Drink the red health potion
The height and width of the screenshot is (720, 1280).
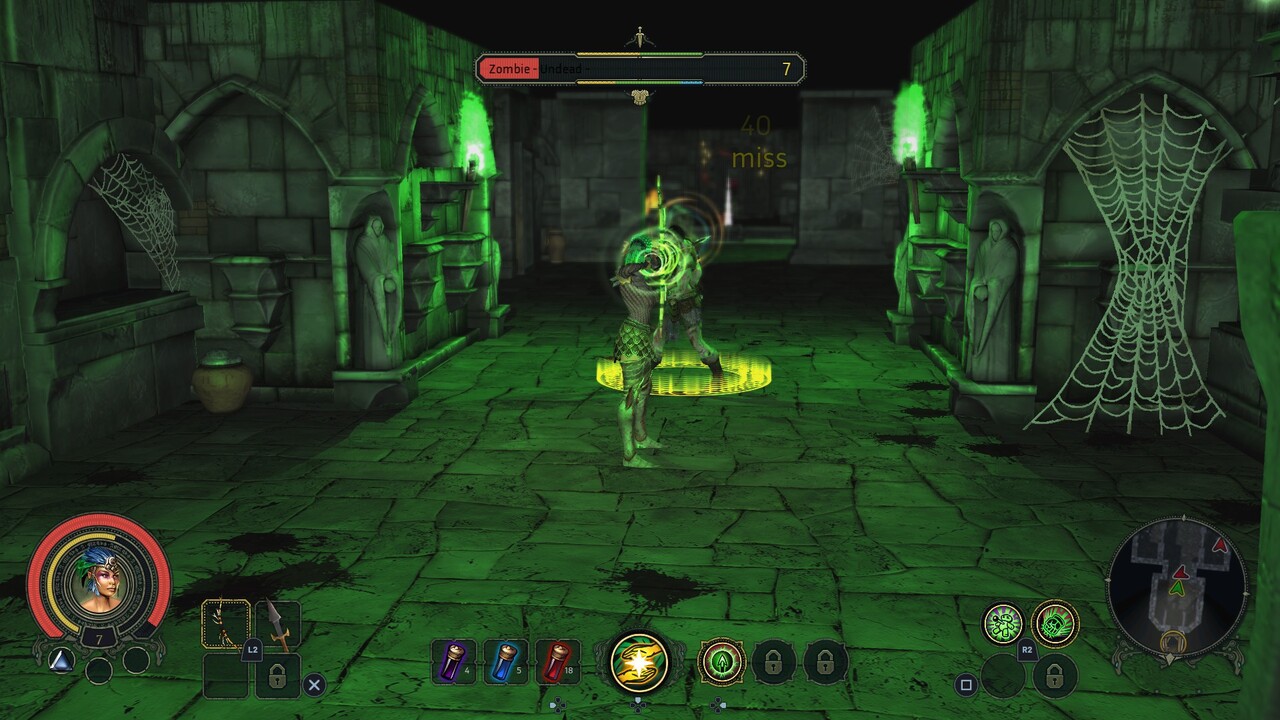[x=558, y=661]
